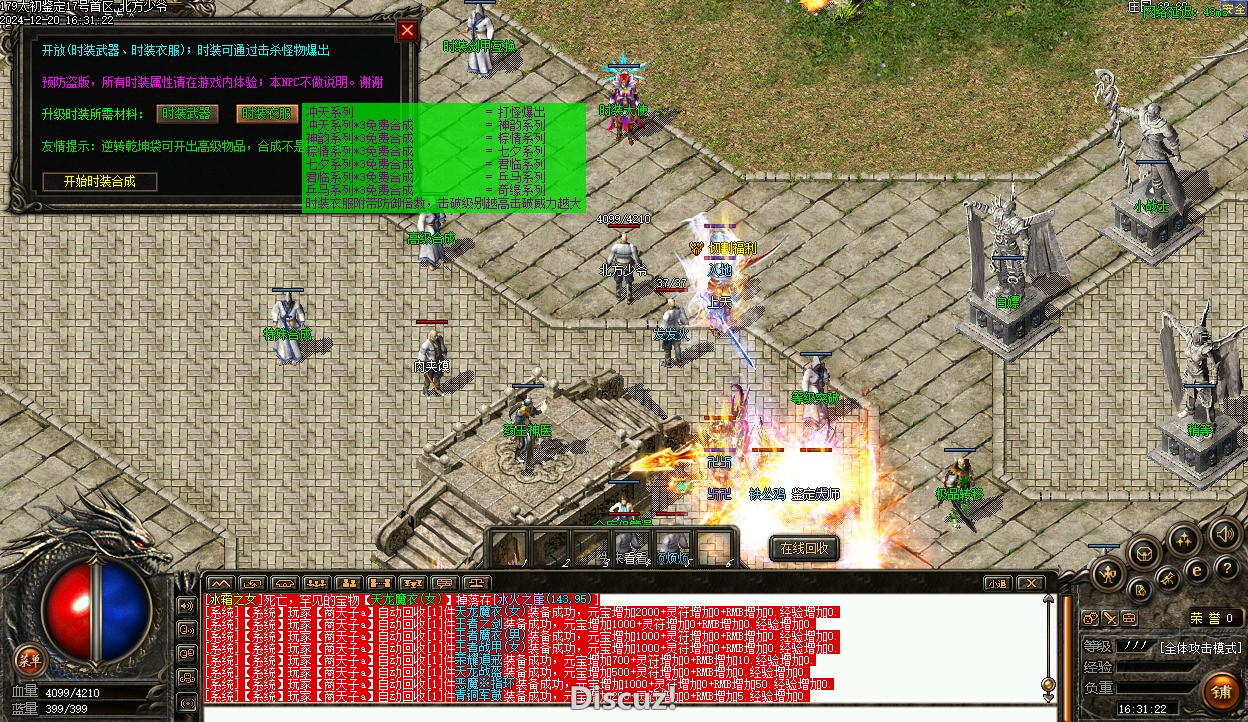Toggle the 全体攻击模式 attack mode label
1248x722 pixels.
(1201, 647)
